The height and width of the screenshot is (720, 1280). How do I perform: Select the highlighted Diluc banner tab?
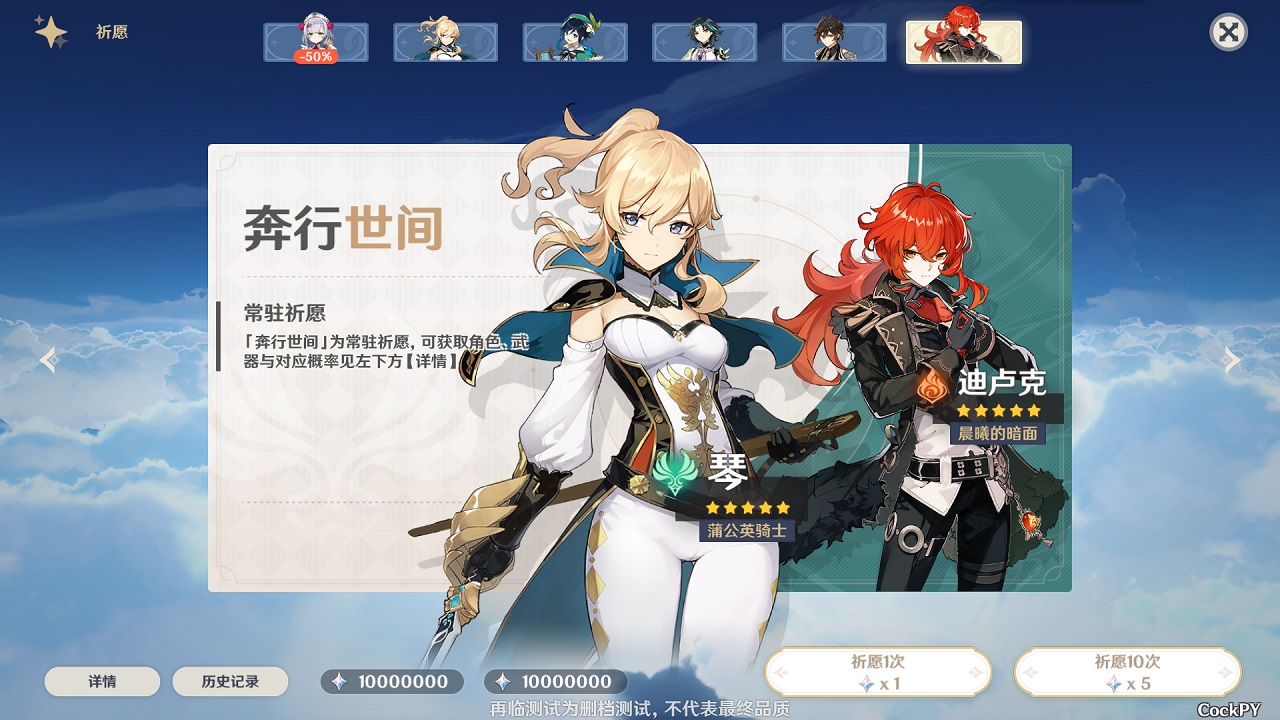tap(964, 40)
